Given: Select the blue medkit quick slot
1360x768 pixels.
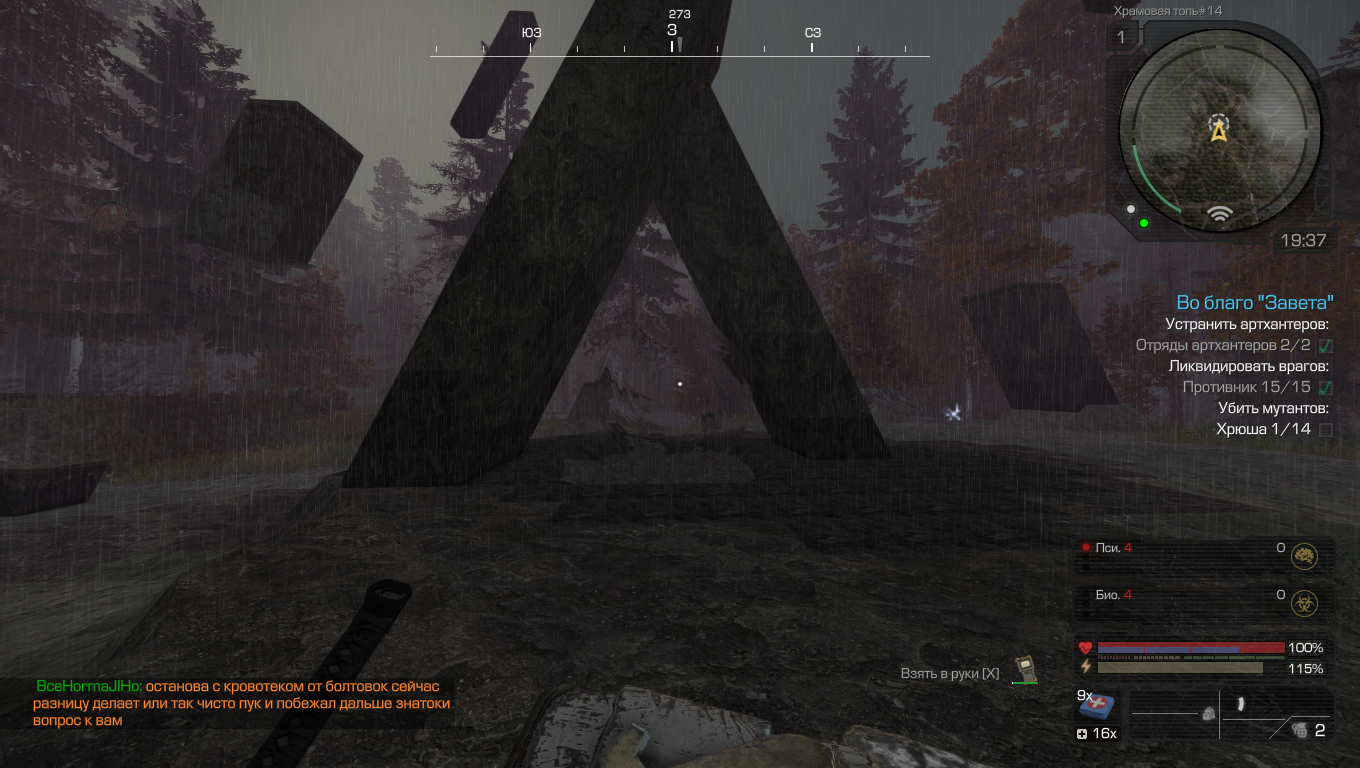Looking at the screenshot, I should pyautogui.click(x=1097, y=706).
